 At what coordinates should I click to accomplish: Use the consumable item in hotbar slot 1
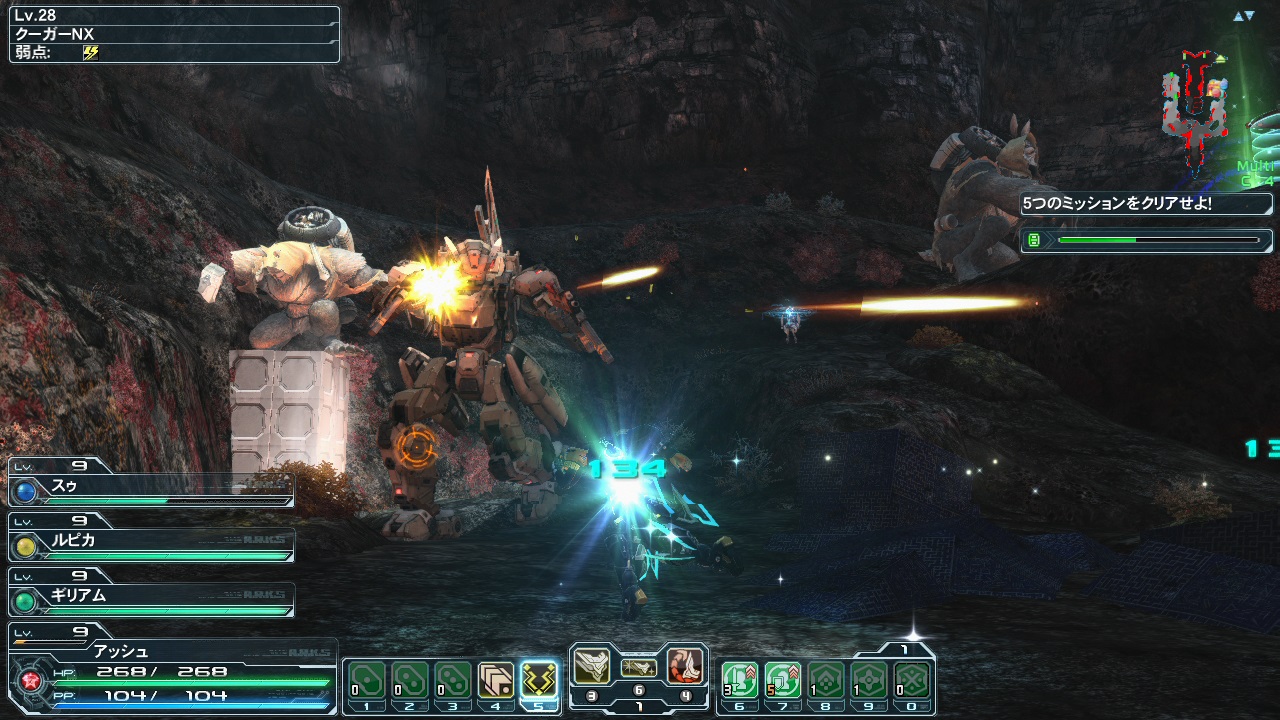point(367,680)
